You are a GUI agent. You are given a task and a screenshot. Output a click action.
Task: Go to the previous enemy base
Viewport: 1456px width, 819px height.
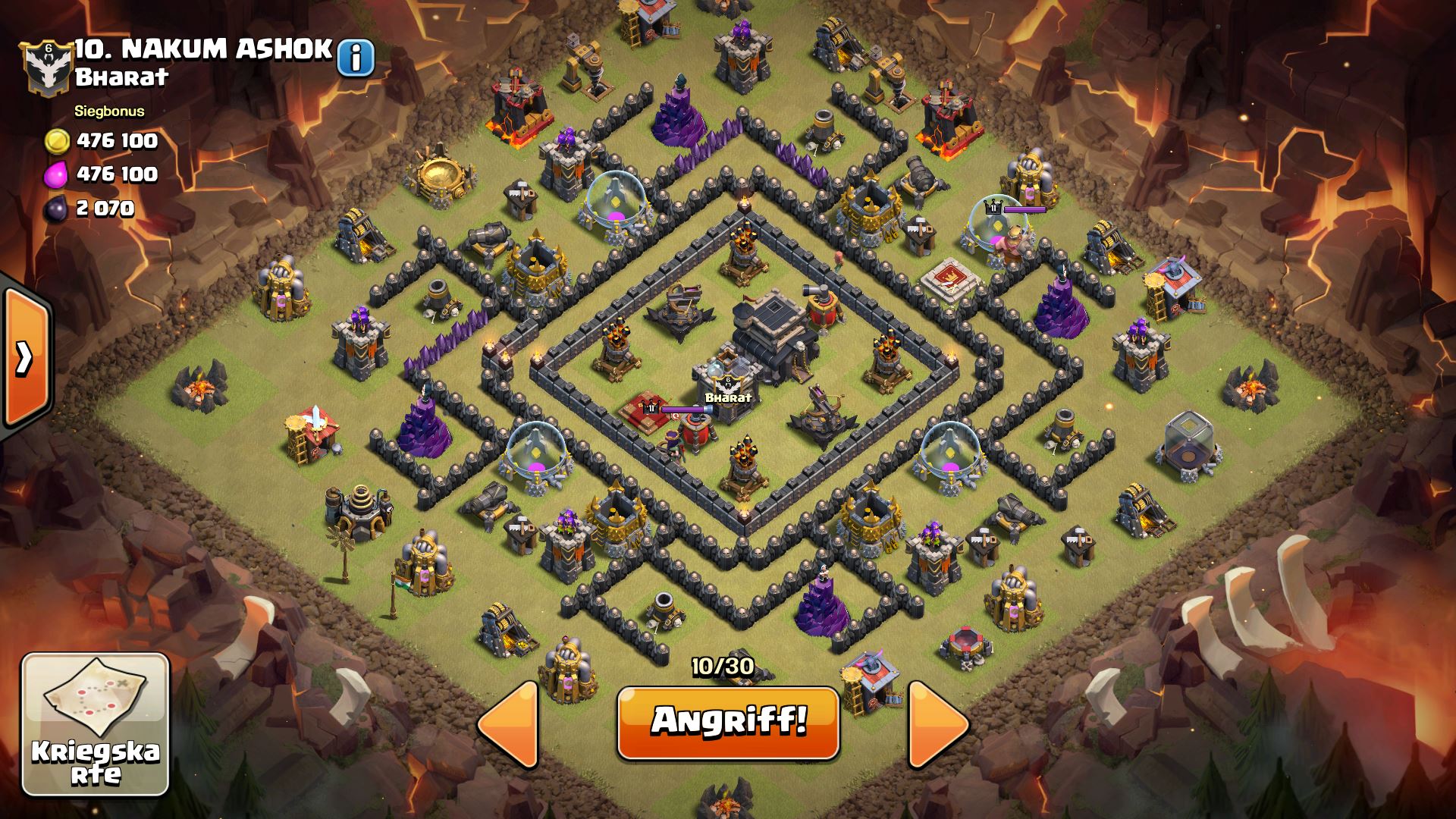tap(509, 724)
